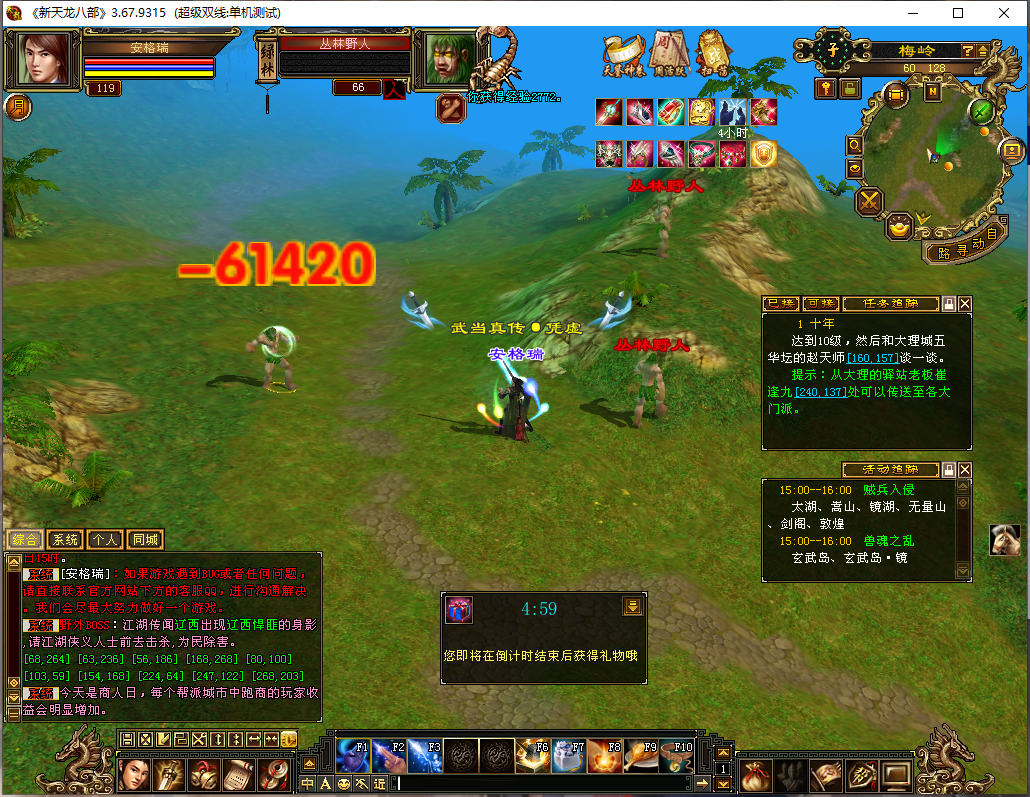Open the crossed swords minimap button
This screenshot has height=797, width=1030.
click(x=870, y=202)
